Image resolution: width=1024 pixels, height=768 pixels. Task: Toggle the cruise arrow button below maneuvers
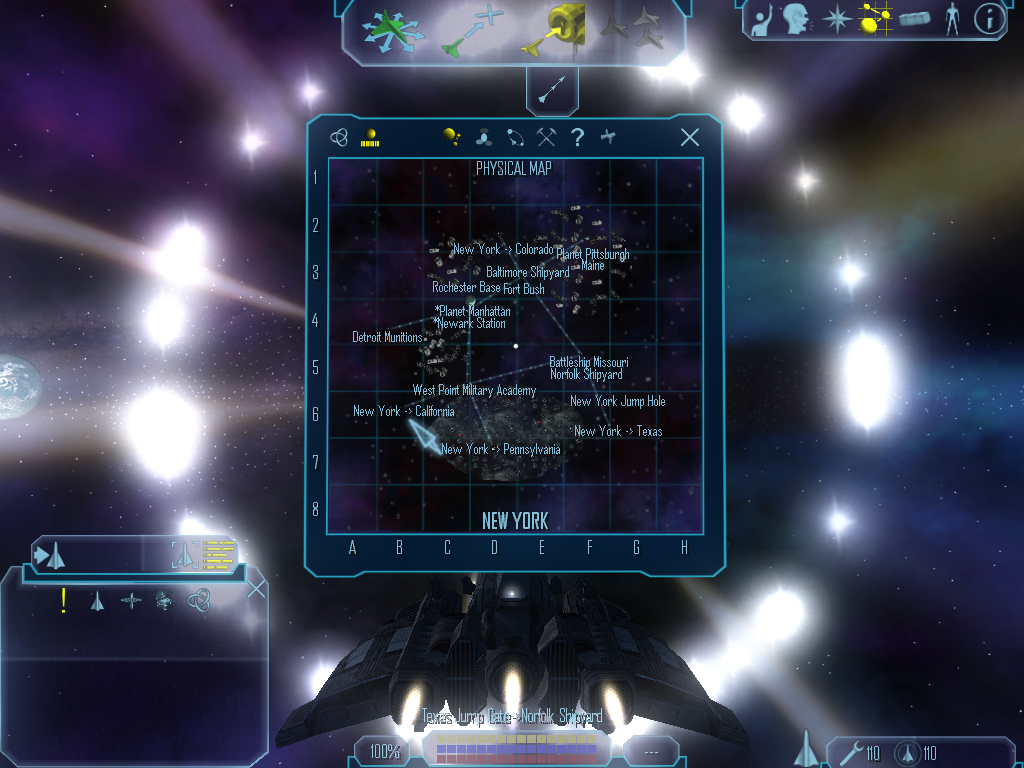[551, 91]
